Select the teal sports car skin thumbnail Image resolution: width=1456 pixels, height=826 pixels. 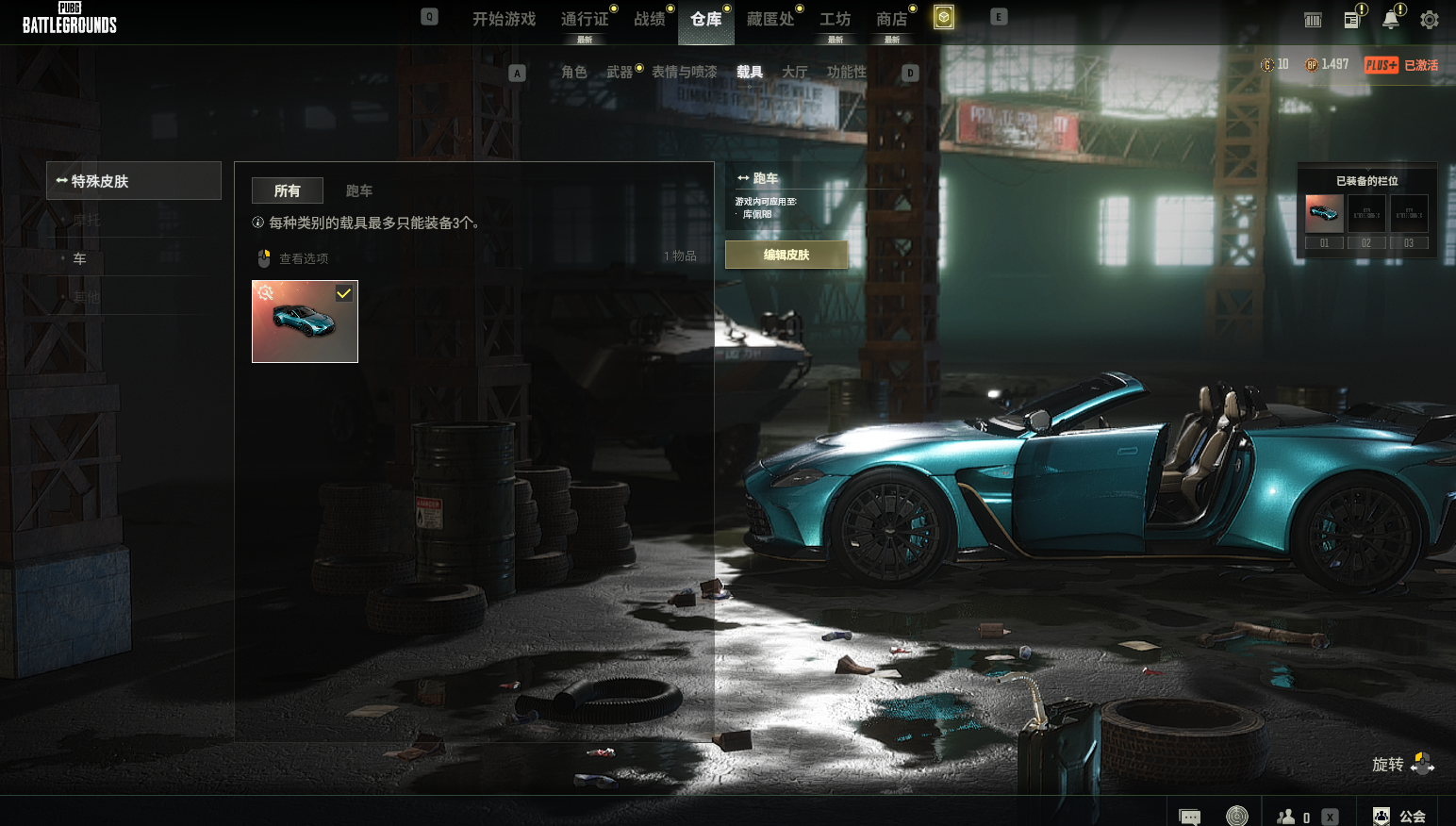click(305, 322)
